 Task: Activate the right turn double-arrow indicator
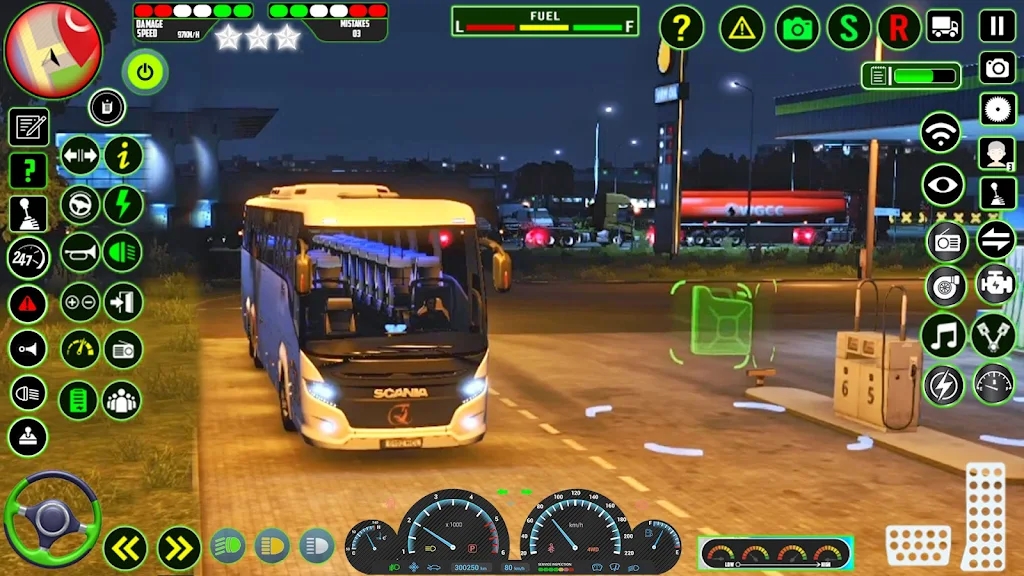179,548
